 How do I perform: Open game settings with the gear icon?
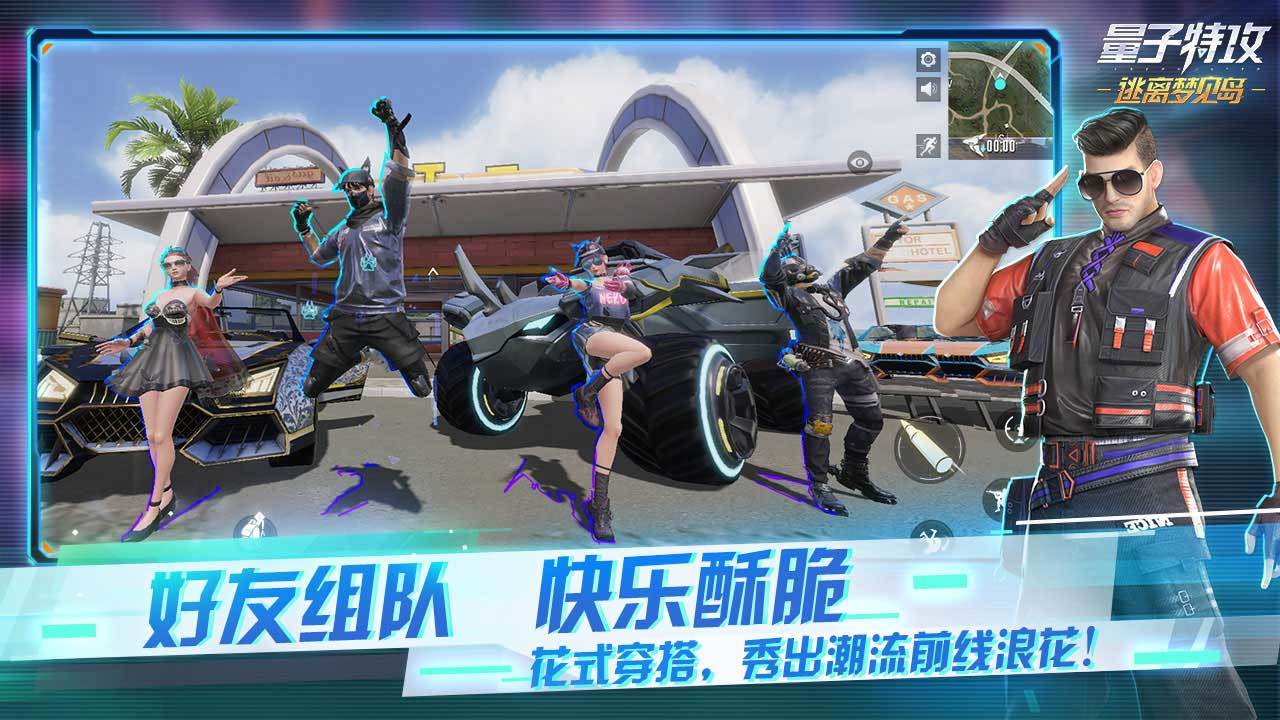(x=928, y=60)
